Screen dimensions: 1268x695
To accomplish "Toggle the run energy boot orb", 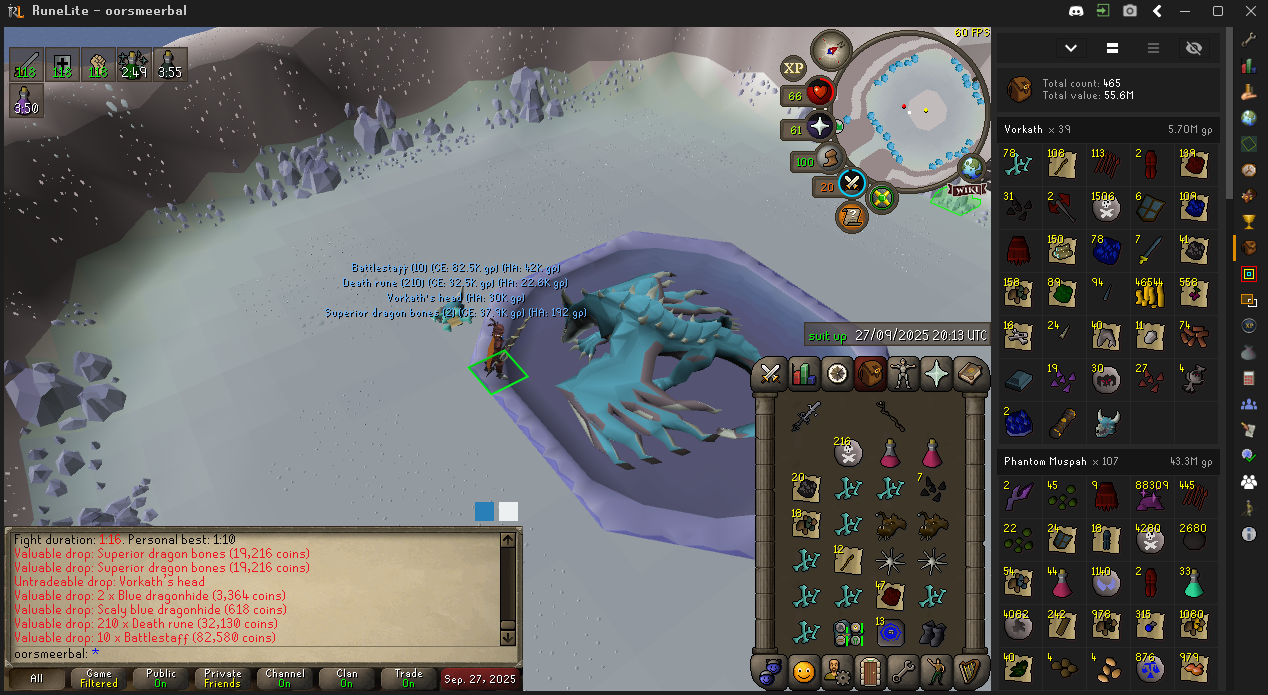I will pos(830,160).
